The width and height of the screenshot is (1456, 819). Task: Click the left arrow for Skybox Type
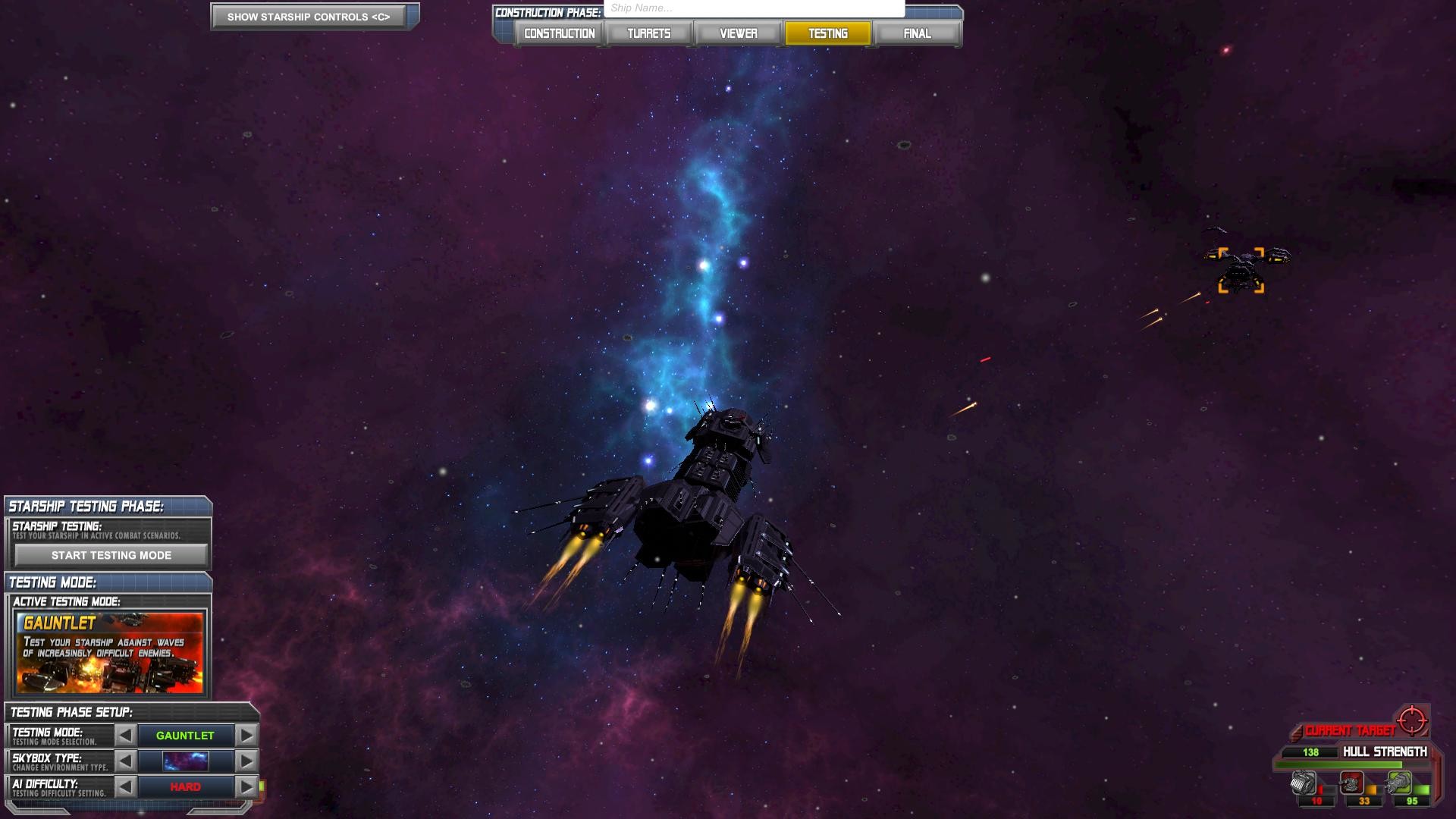point(124,761)
